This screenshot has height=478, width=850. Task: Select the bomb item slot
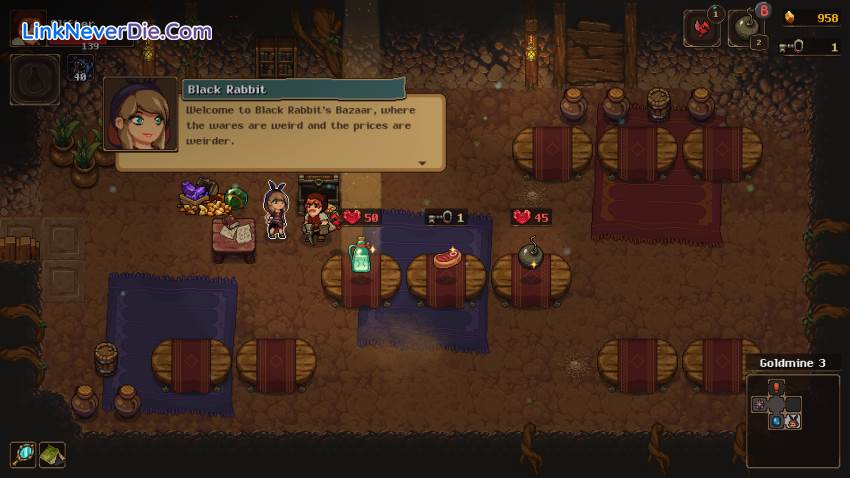745,29
